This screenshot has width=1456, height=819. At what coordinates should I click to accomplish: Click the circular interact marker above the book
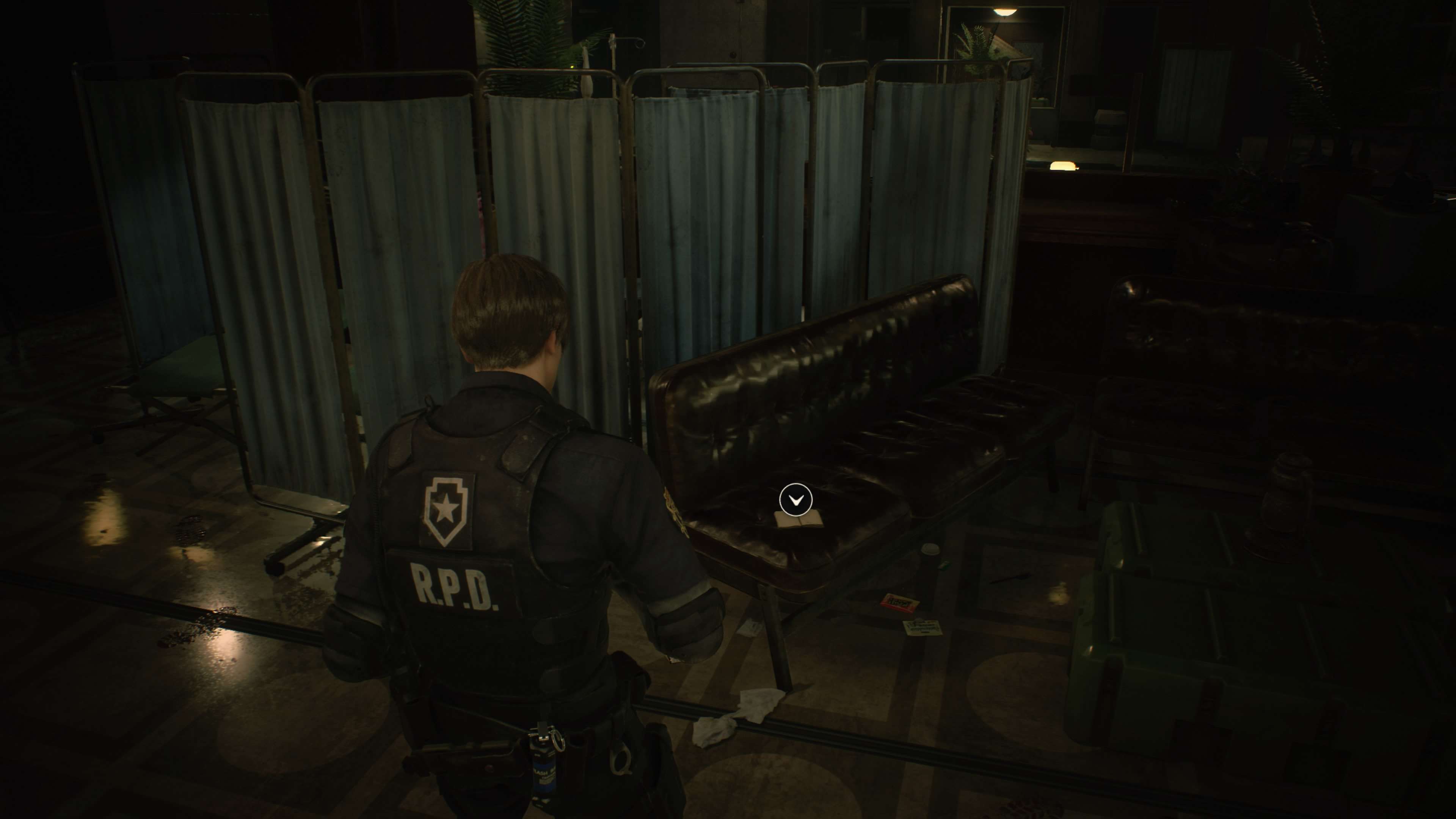pos(795,499)
